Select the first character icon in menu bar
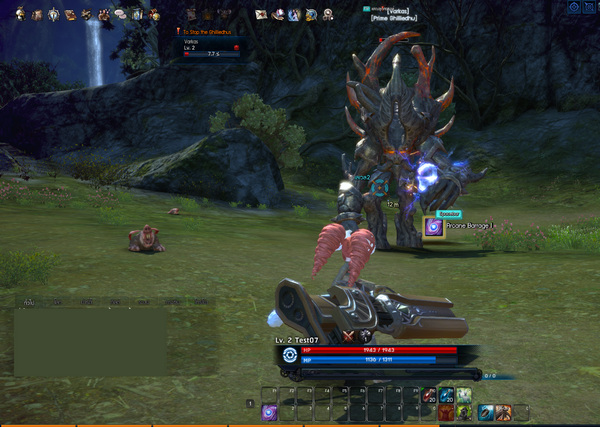This screenshot has width=600, height=427. point(22,15)
